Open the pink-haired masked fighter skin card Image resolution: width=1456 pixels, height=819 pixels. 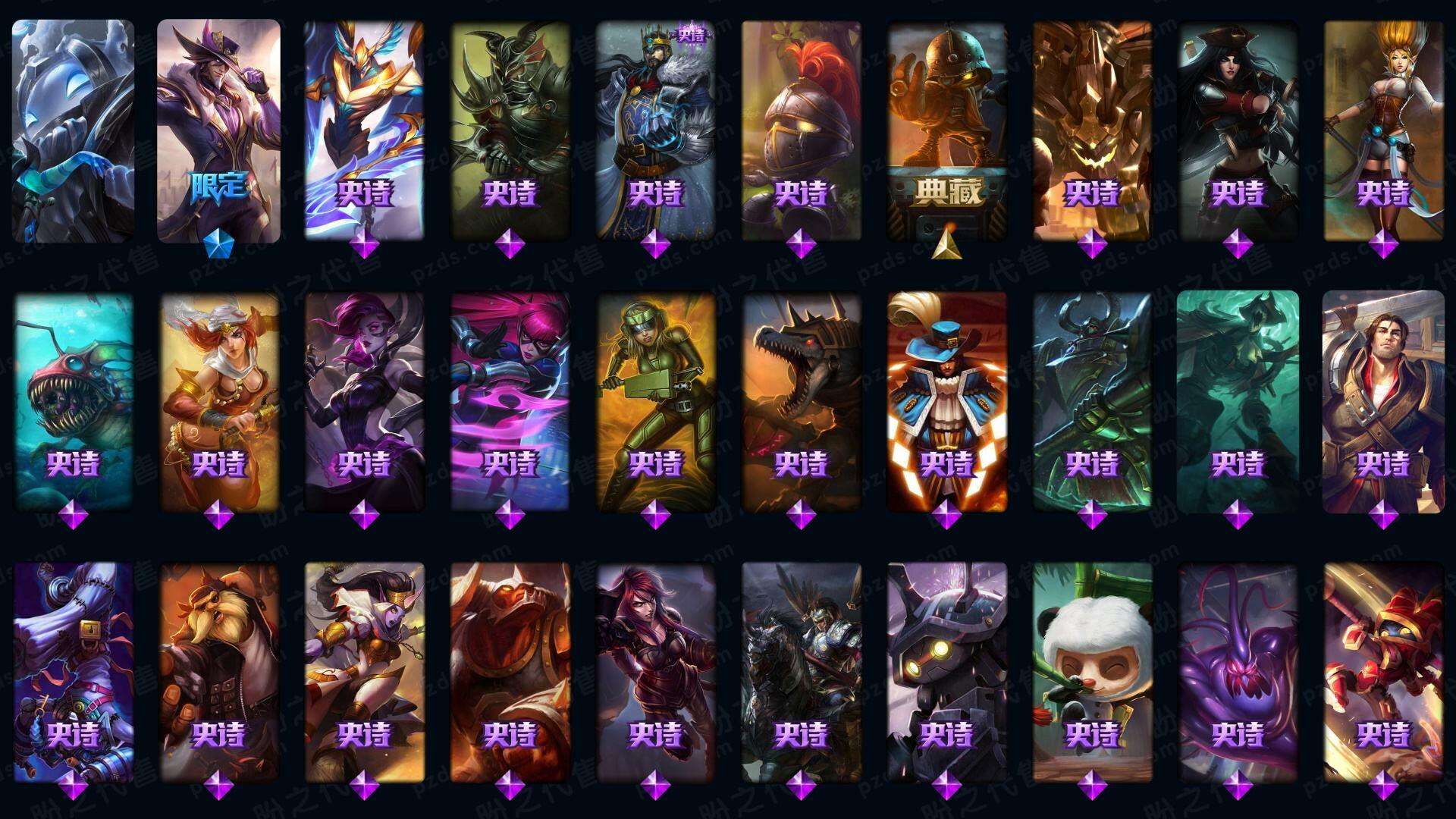pos(510,402)
